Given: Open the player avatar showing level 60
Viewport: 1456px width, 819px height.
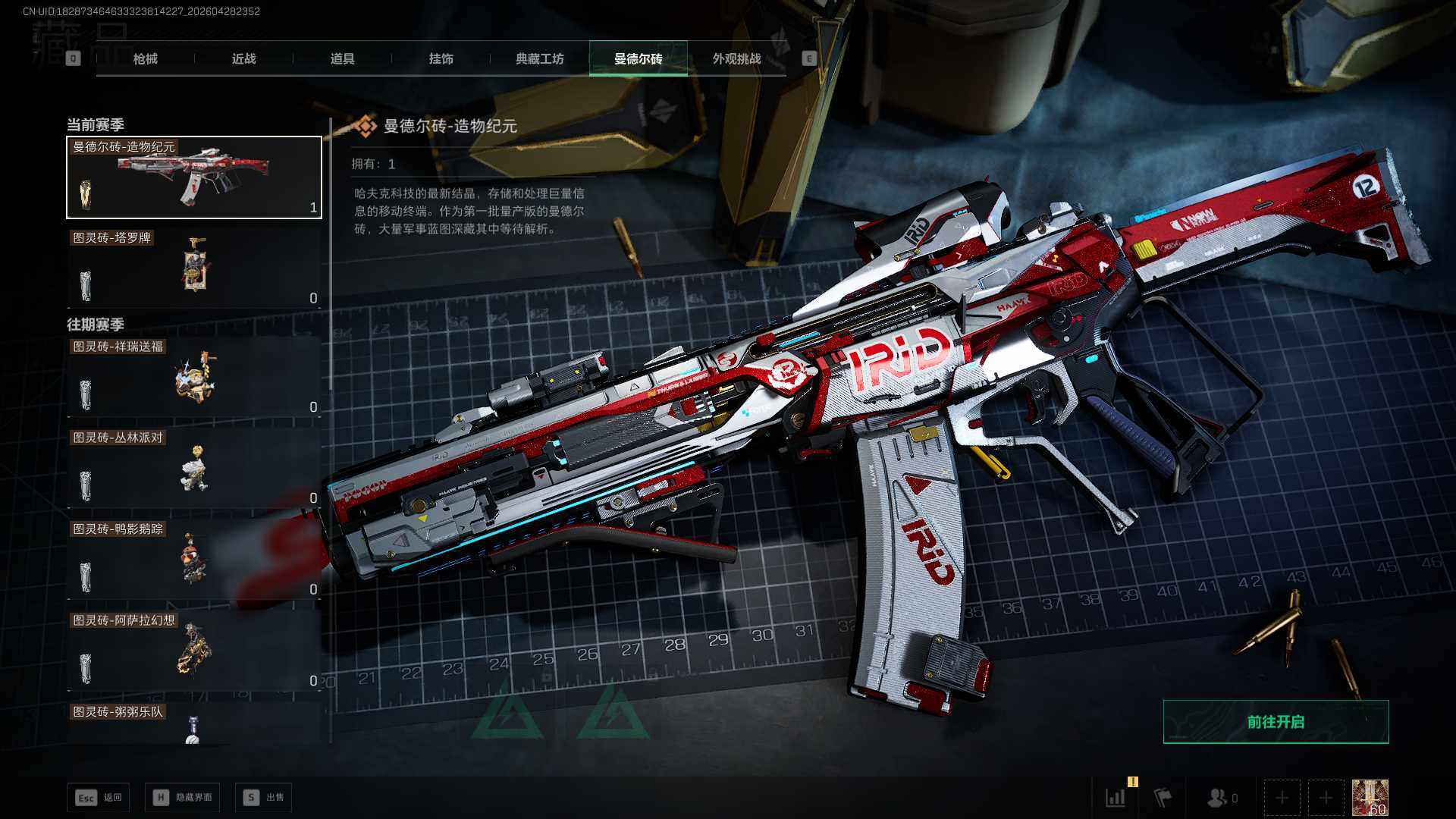Looking at the screenshot, I should [x=1370, y=798].
